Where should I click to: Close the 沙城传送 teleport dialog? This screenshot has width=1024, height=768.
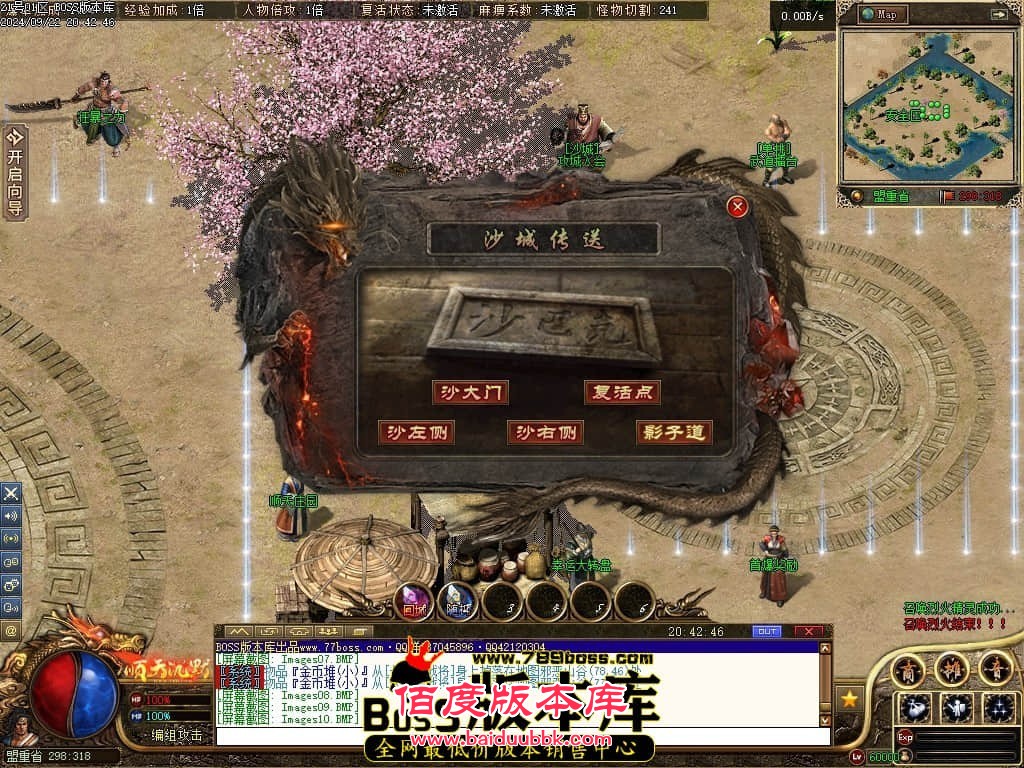[x=737, y=207]
